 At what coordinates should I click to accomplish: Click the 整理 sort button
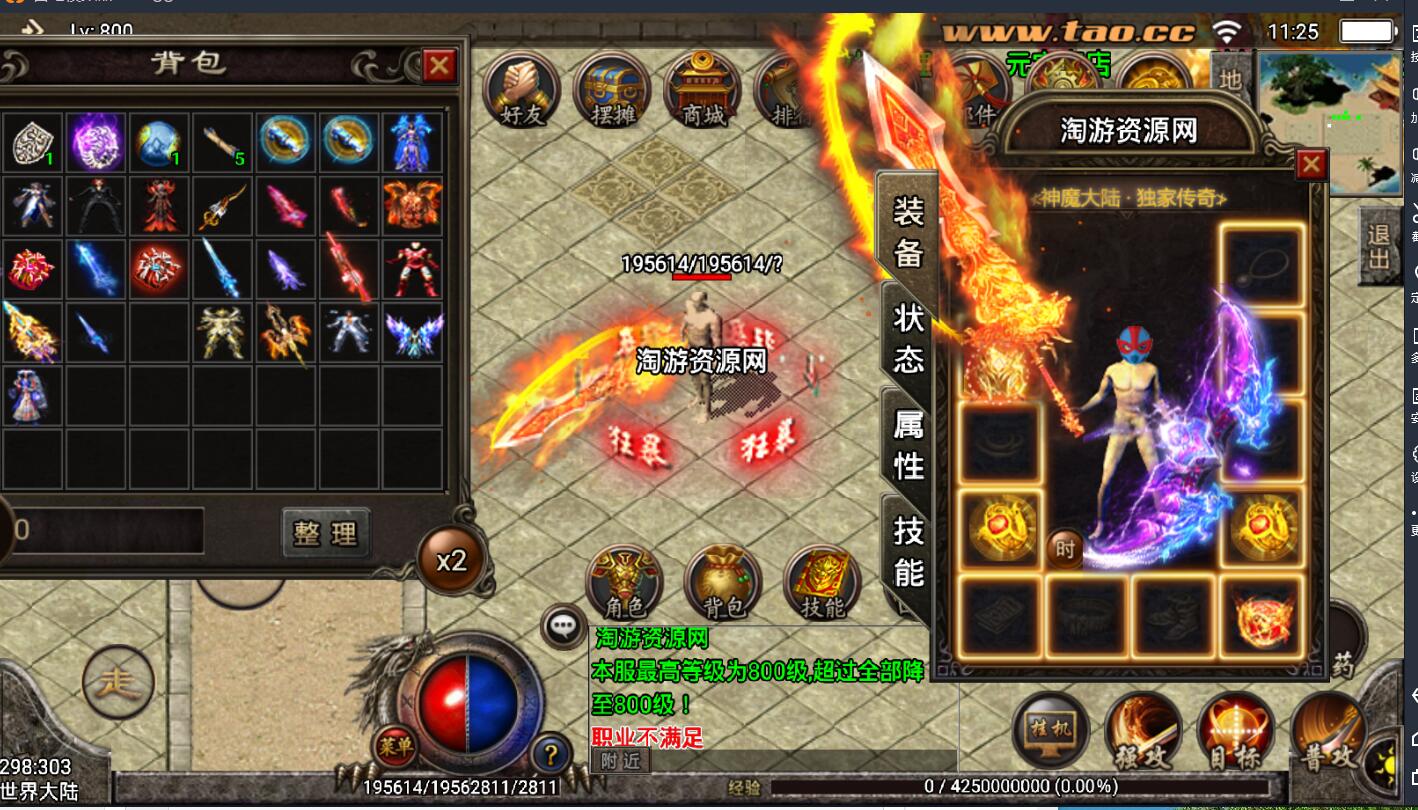[x=326, y=532]
